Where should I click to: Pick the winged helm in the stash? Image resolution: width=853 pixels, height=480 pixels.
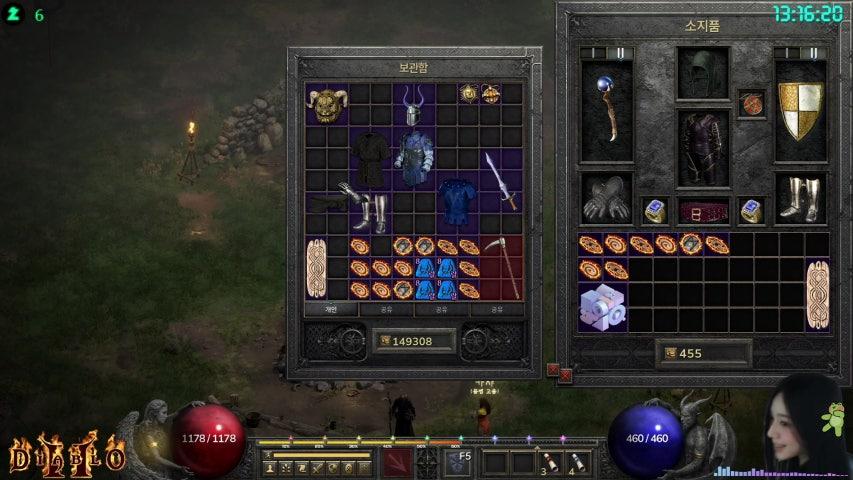[413, 105]
